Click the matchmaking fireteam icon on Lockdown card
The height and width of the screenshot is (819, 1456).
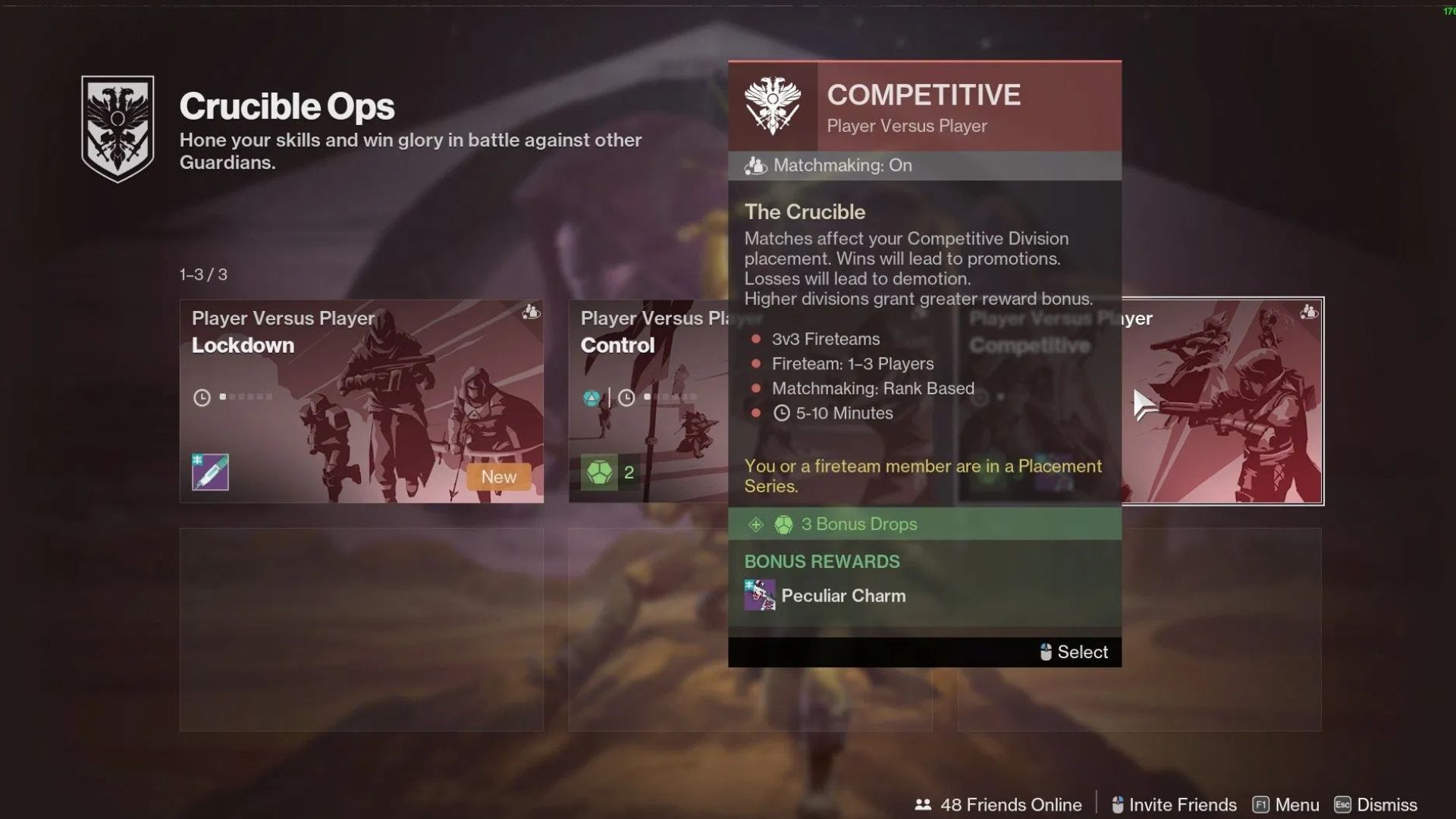(531, 312)
